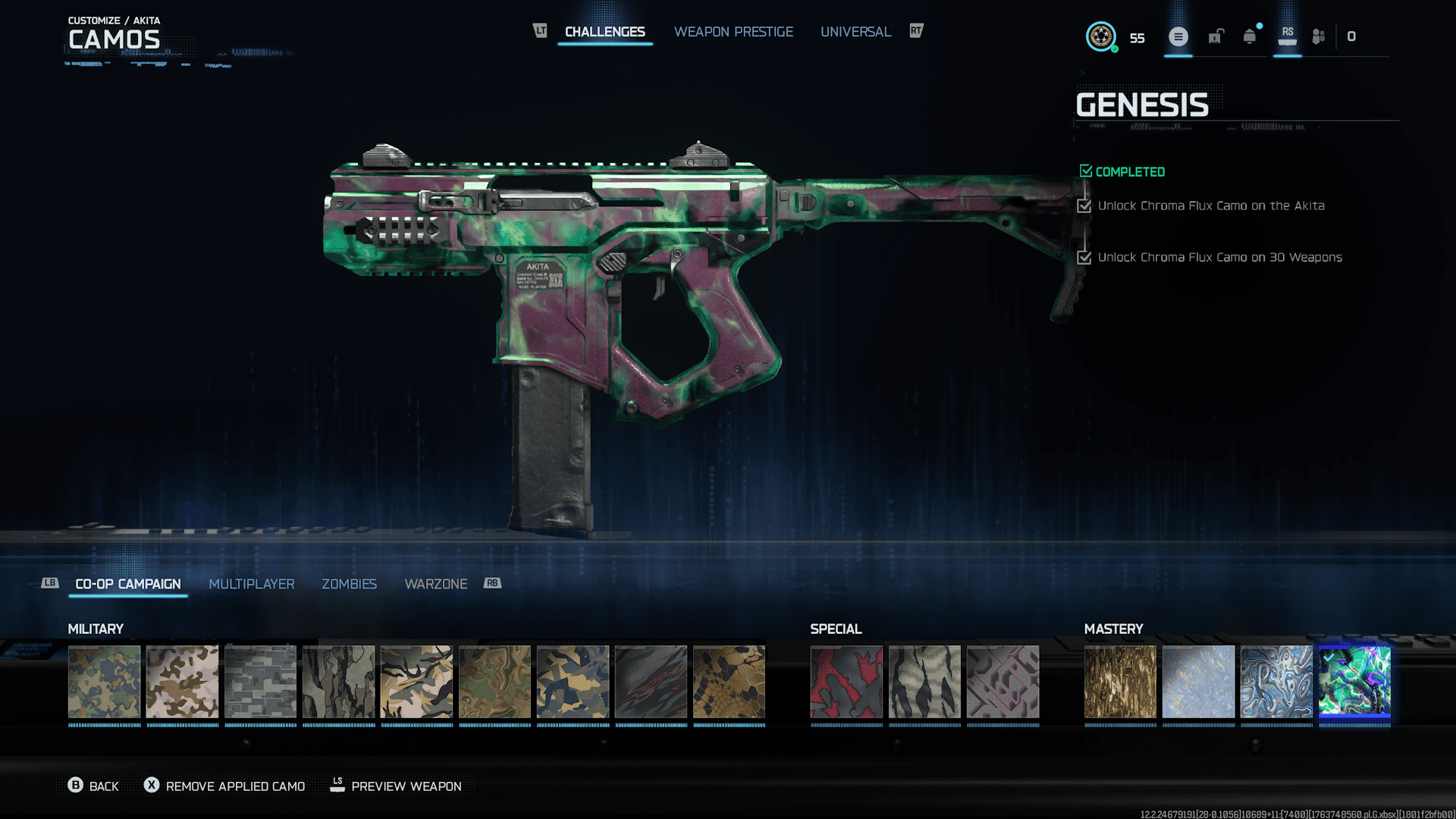Select the red and grey special camo
Image resolution: width=1456 pixels, height=819 pixels.
[846, 681]
